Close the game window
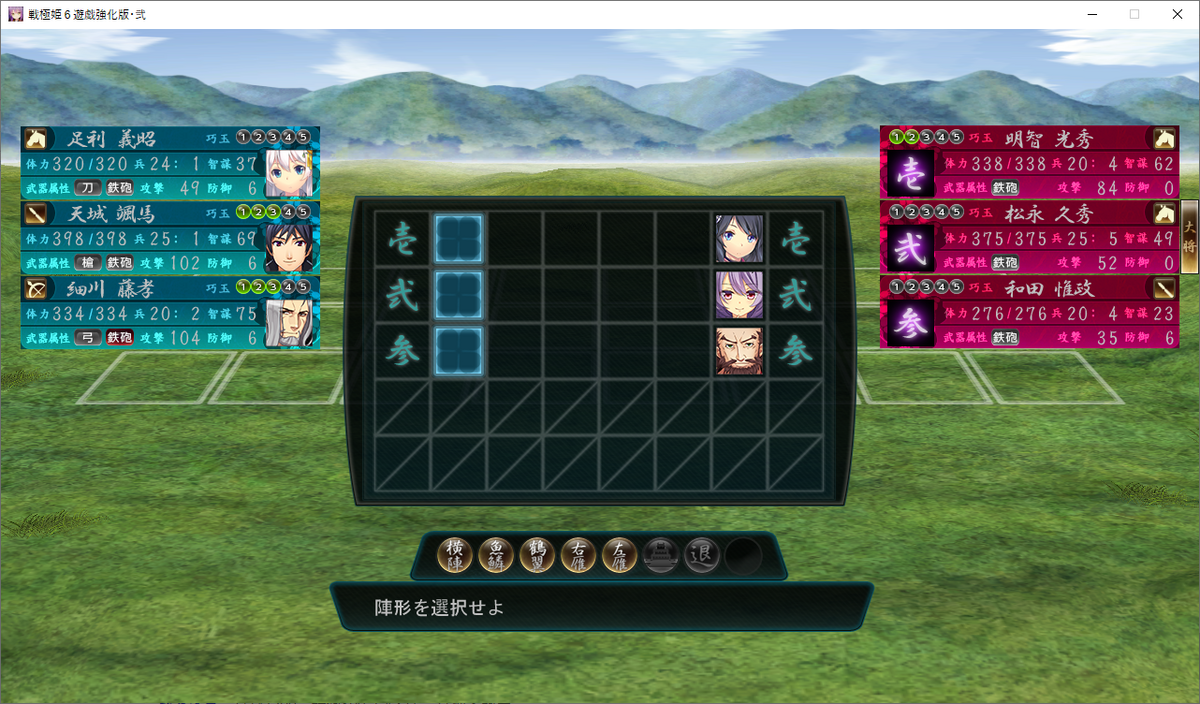 tap(1178, 14)
